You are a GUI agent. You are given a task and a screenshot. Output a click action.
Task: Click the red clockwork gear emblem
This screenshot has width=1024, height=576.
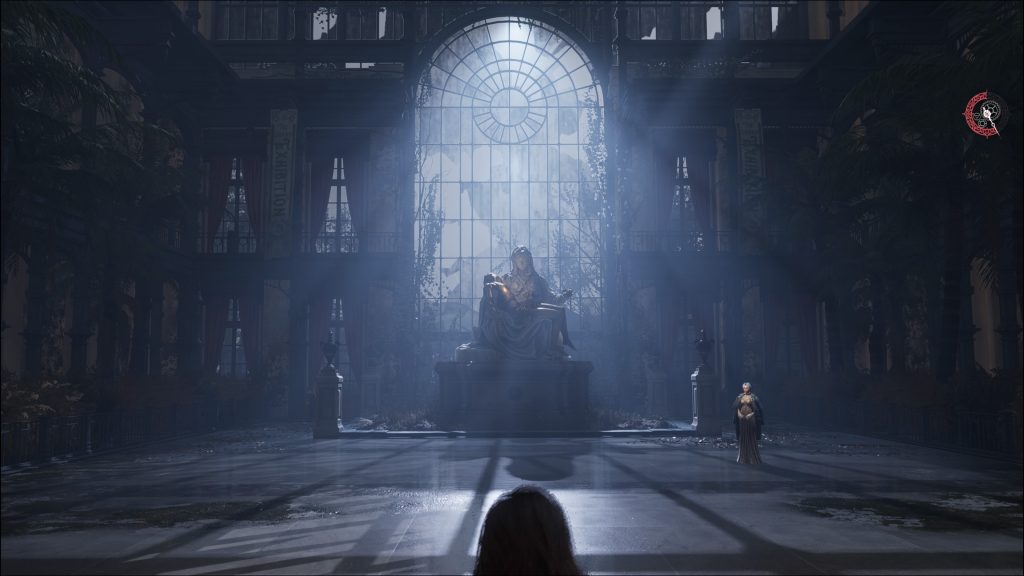click(x=985, y=114)
